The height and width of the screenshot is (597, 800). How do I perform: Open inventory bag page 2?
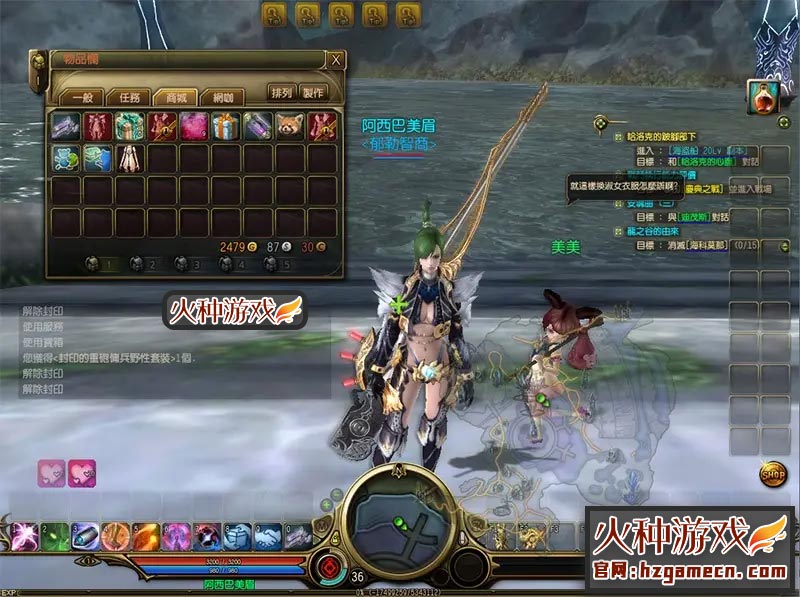pos(144,265)
